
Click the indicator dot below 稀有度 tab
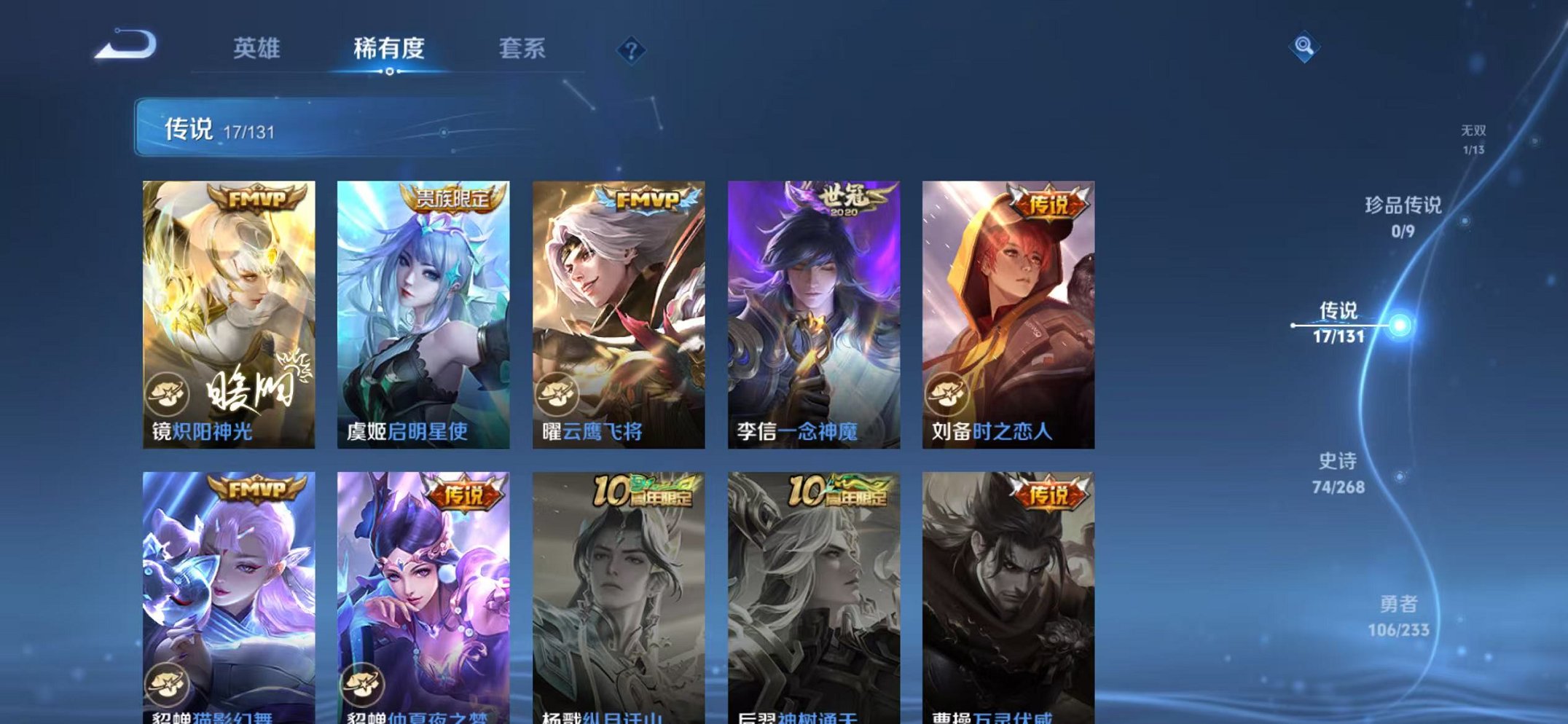pyautogui.click(x=390, y=72)
